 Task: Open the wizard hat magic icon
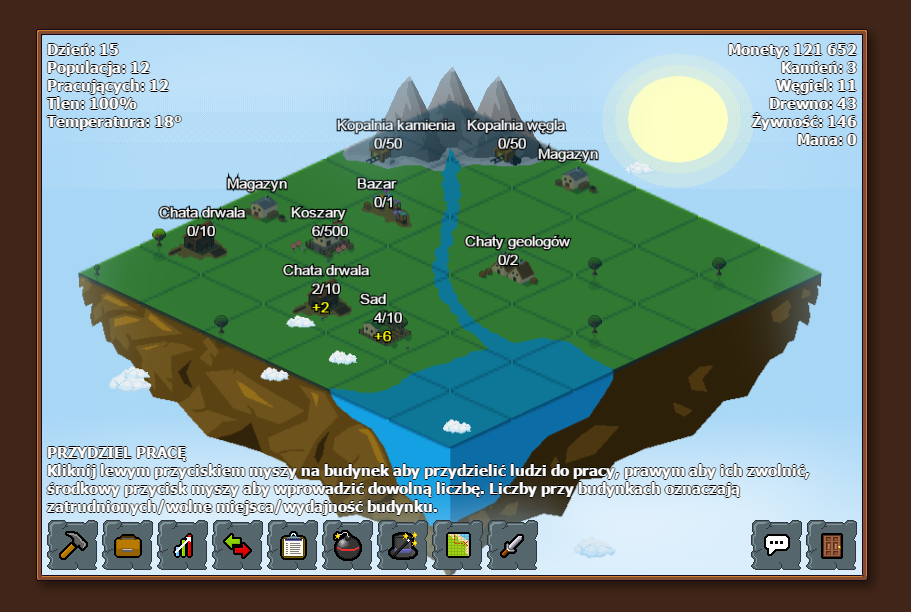403,545
